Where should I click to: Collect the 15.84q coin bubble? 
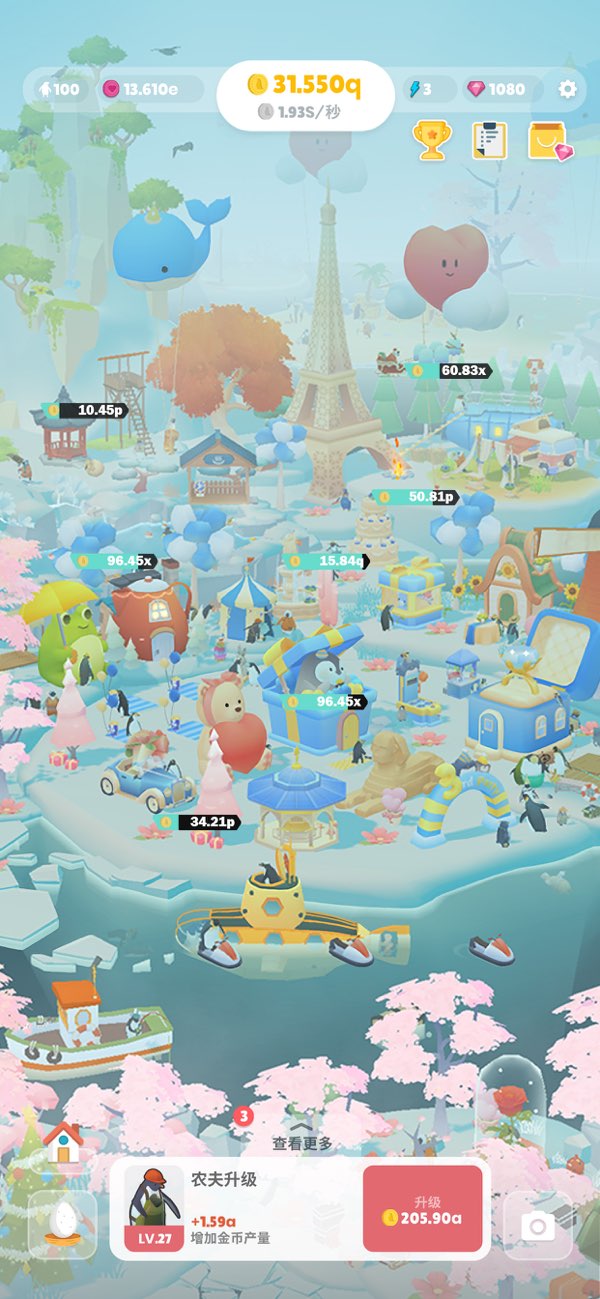[326, 561]
